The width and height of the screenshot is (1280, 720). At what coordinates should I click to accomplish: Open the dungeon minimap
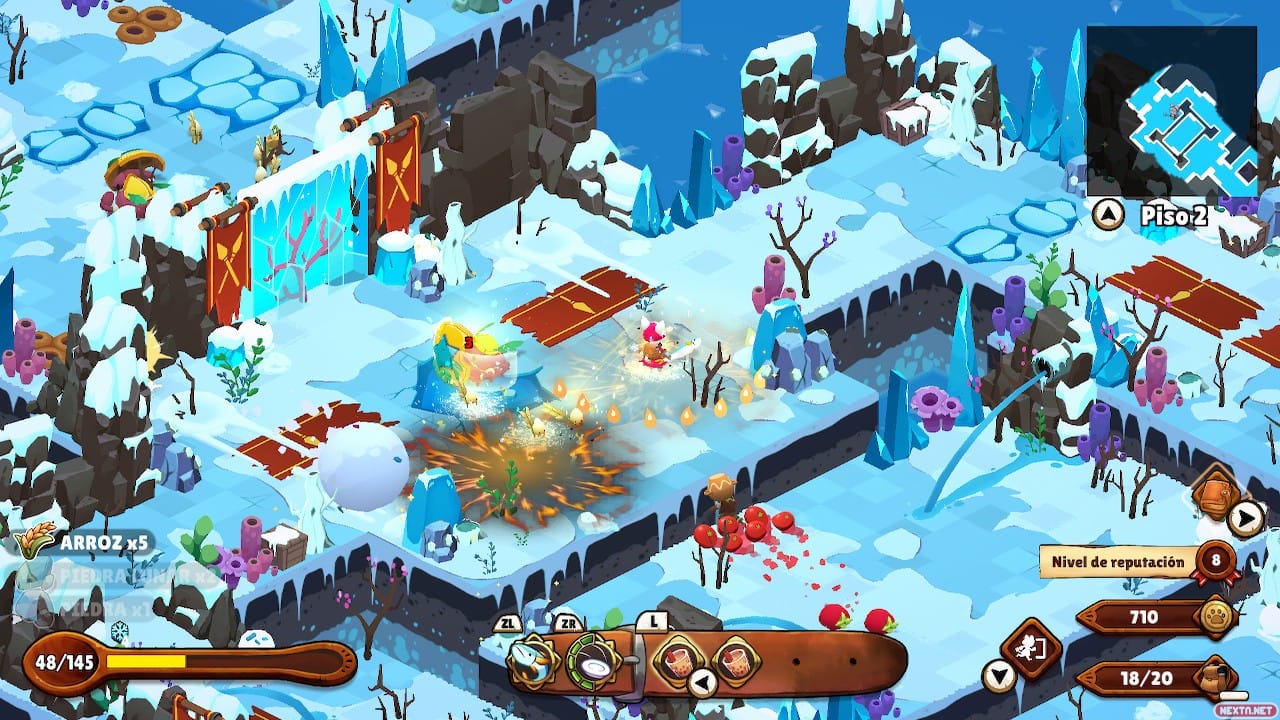pos(1171,111)
